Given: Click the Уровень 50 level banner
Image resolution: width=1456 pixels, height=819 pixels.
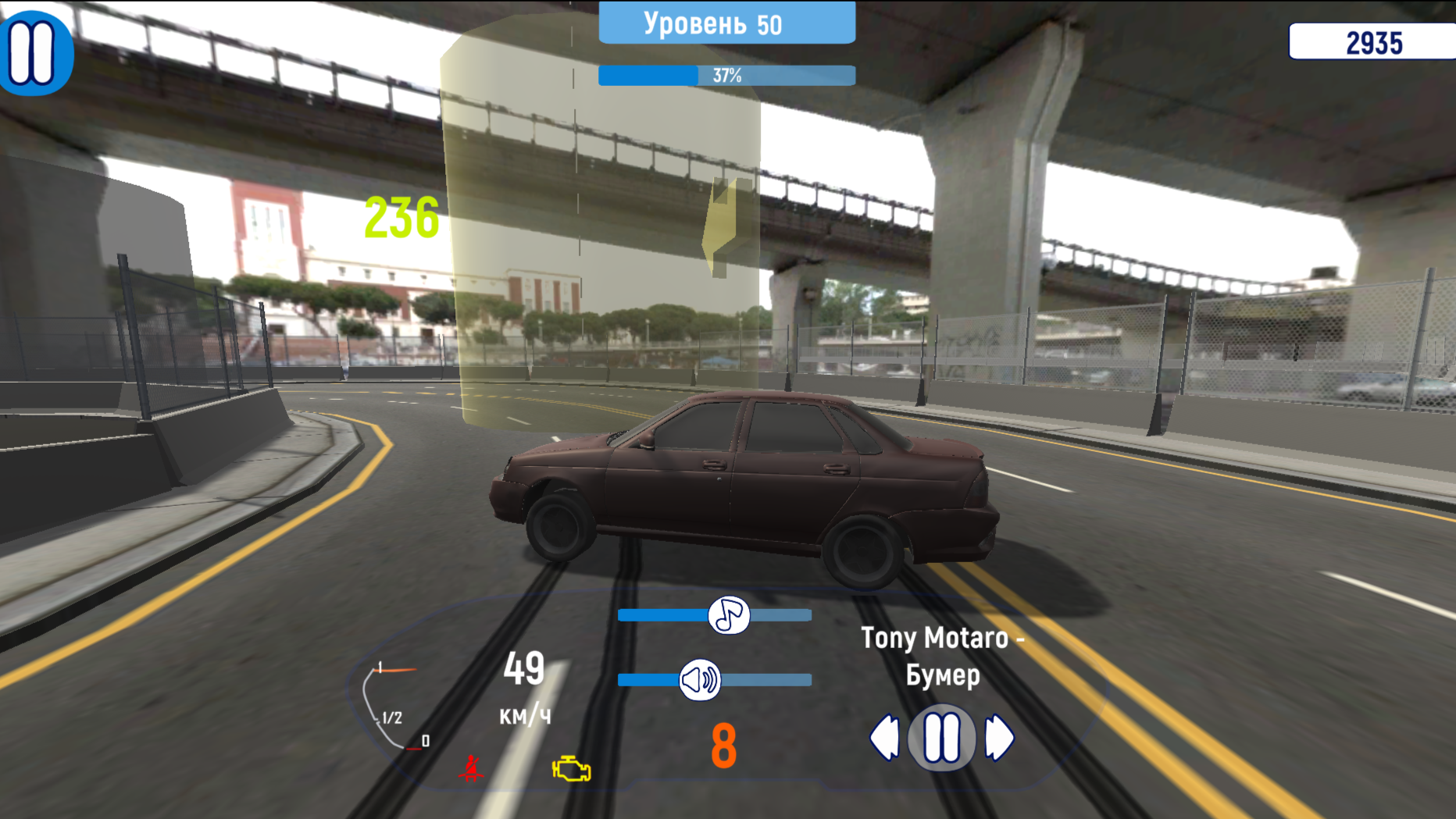Looking at the screenshot, I should tap(726, 23).
